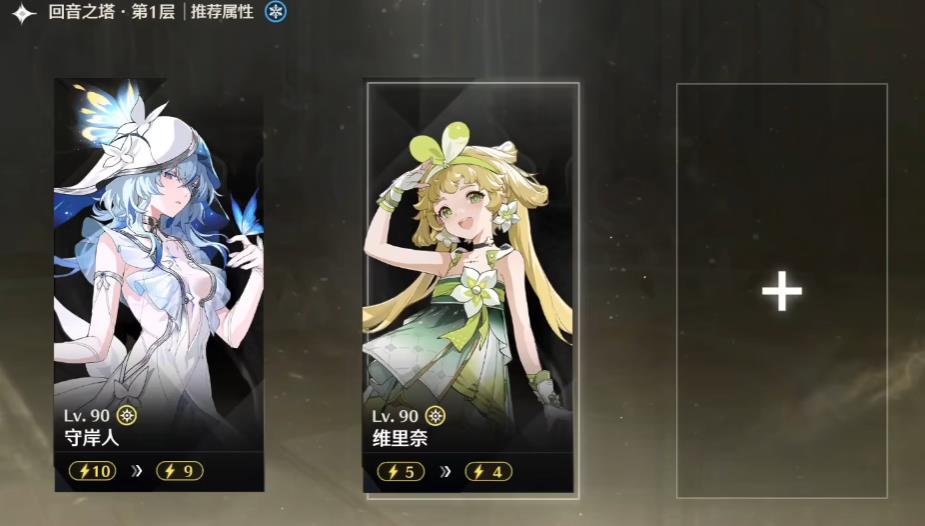Select the 守岸人 character card
The width and height of the screenshot is (925, 526).
(x=159, y=285)
